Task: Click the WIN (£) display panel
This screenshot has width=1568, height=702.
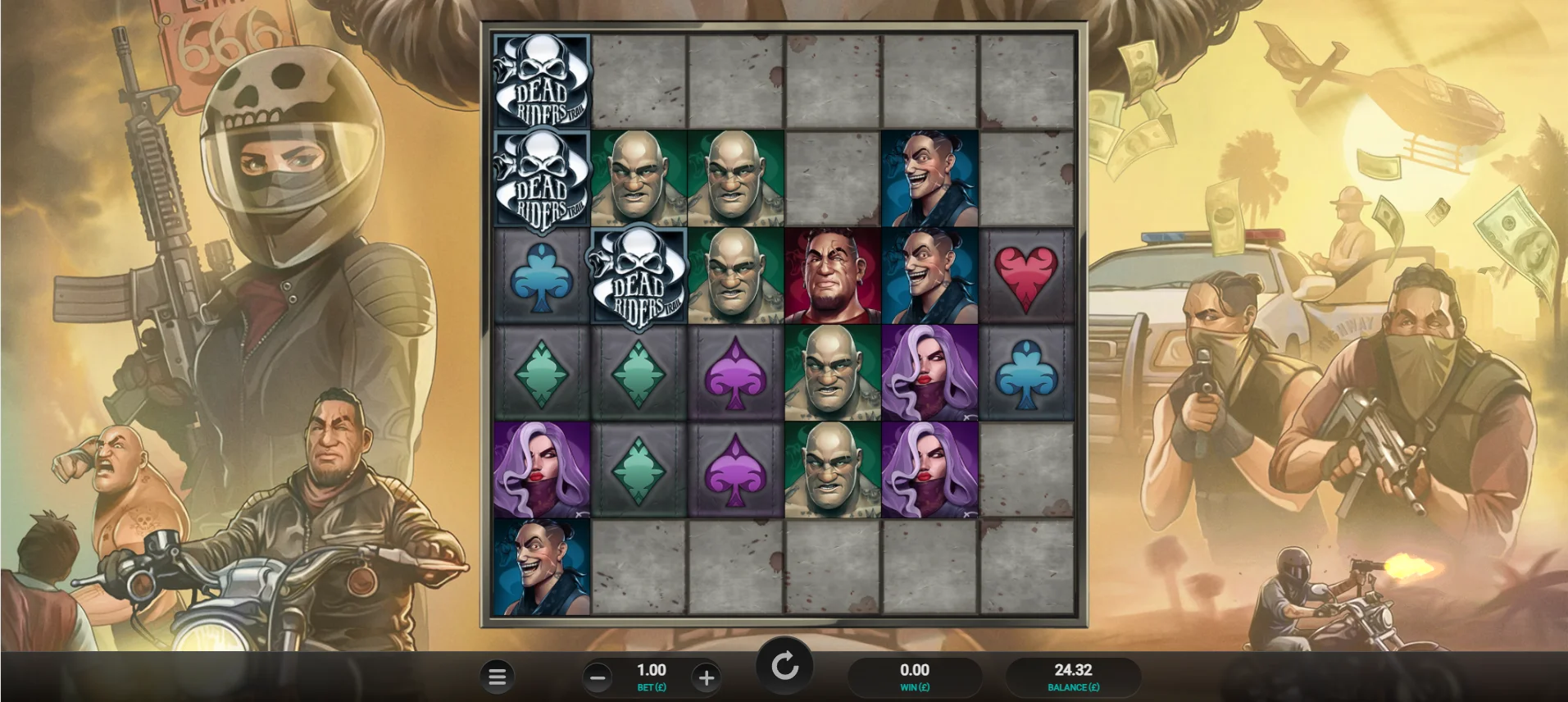Action: [914, 677]
